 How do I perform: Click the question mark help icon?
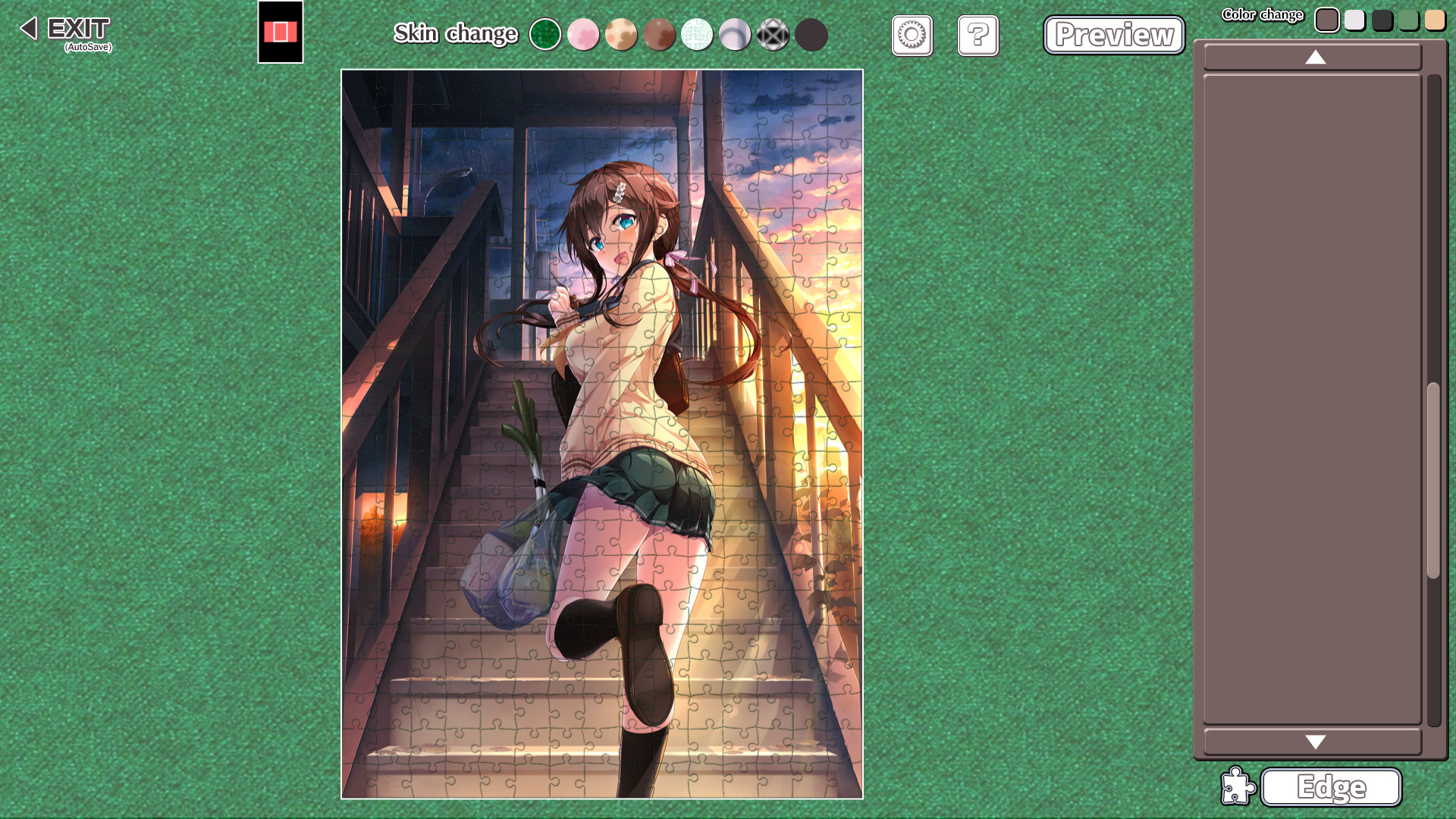coord(977,36)
